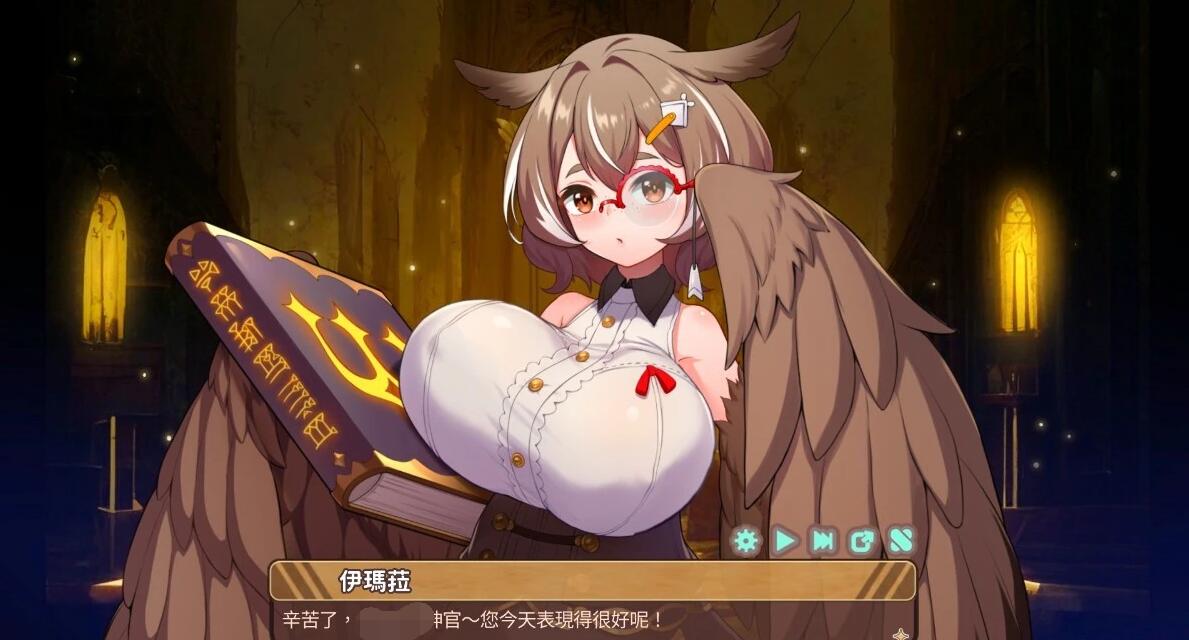
Task: Start auto-play with the triangle play icon
Action: pos(785,541)
